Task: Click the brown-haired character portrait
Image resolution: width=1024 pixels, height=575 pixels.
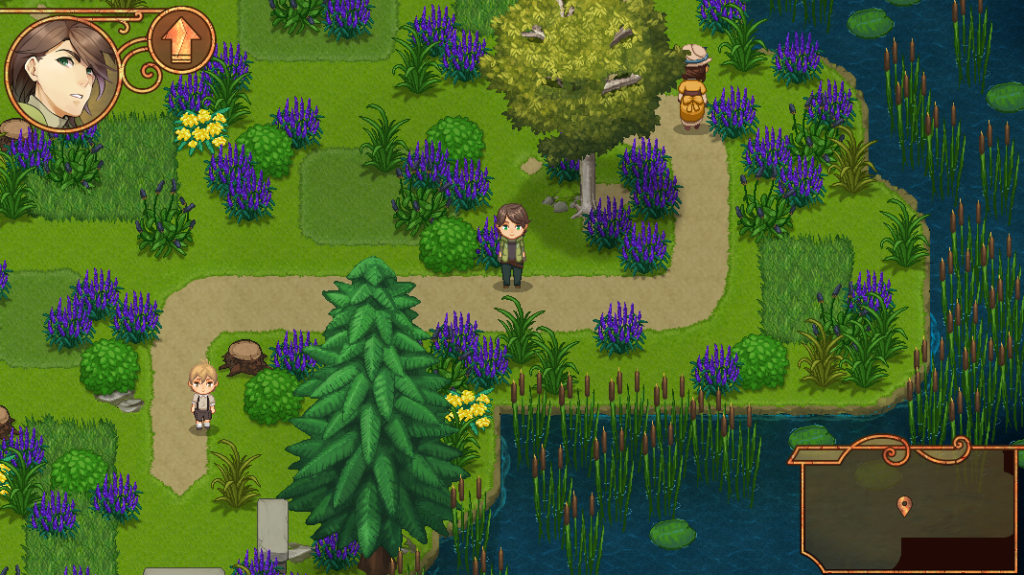Action: click(x=62, y=73)
